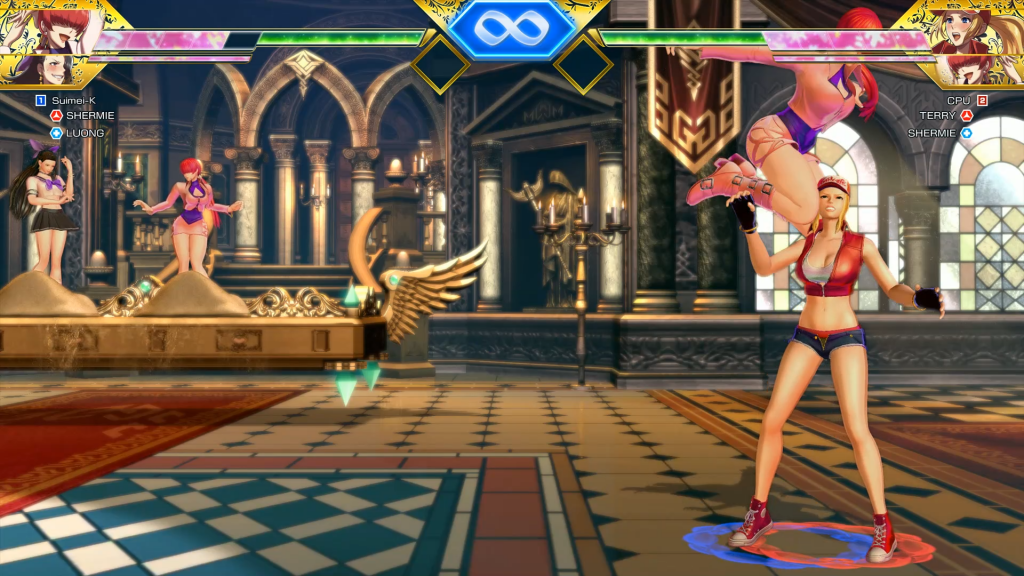Click the CPU player 2 label
The height and width of the screenshot is (576, 1024).
pos(958,100)
